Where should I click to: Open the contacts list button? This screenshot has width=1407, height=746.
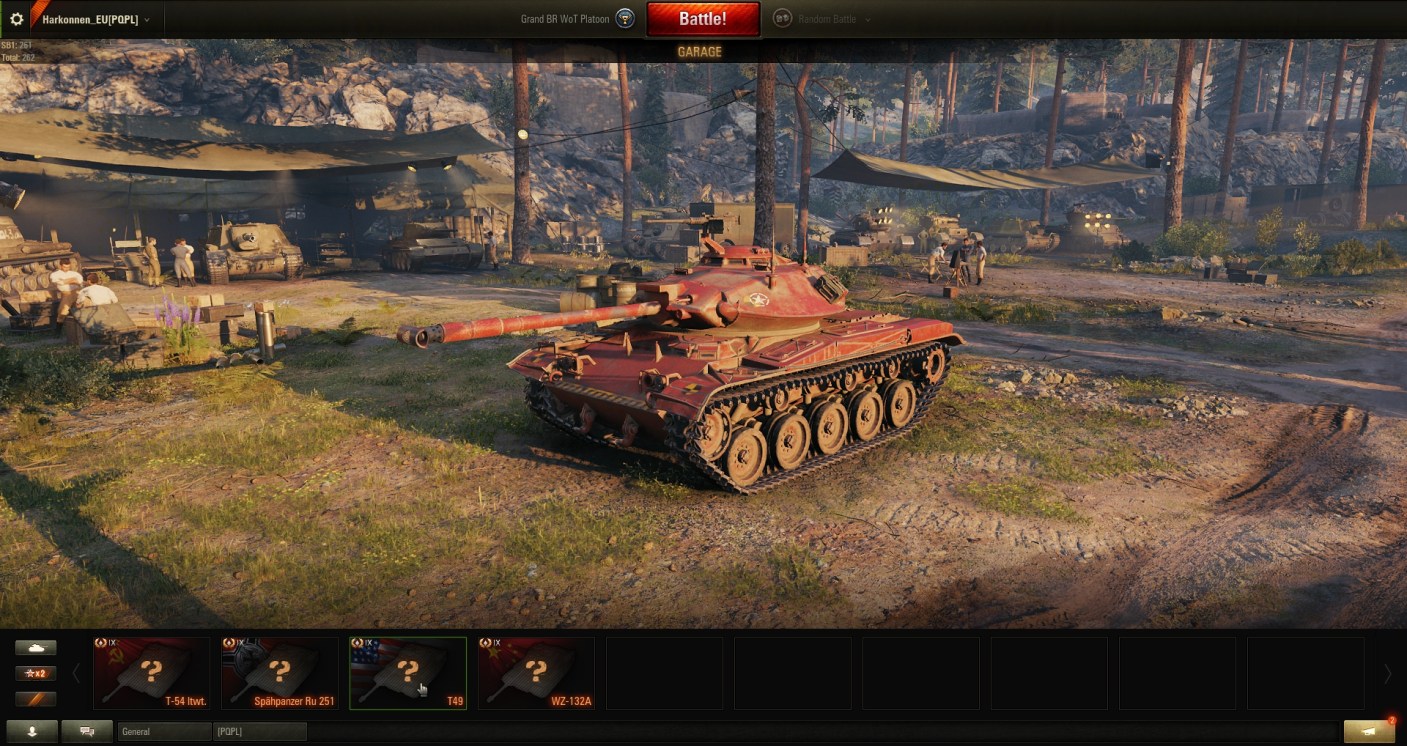click(32, 732)
